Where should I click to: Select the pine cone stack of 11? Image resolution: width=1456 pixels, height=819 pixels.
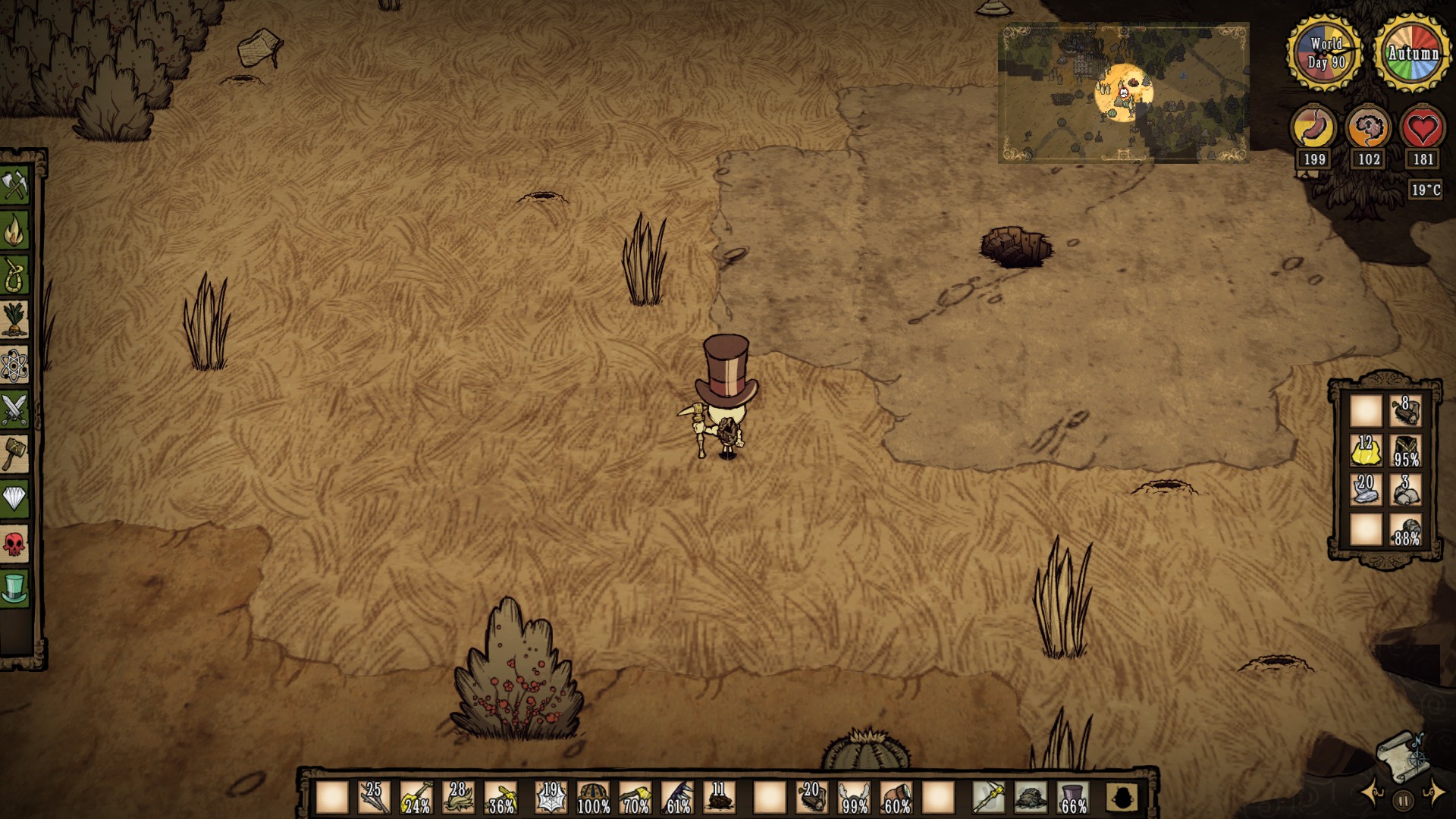point(720,798)
